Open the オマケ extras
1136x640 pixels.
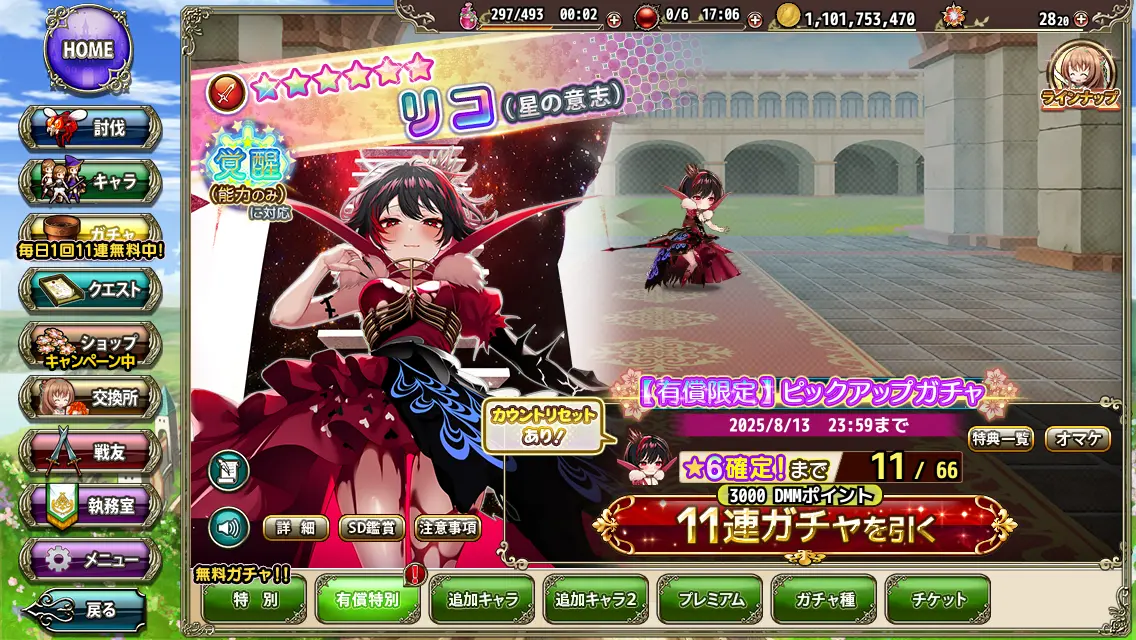click(1077, 438)
